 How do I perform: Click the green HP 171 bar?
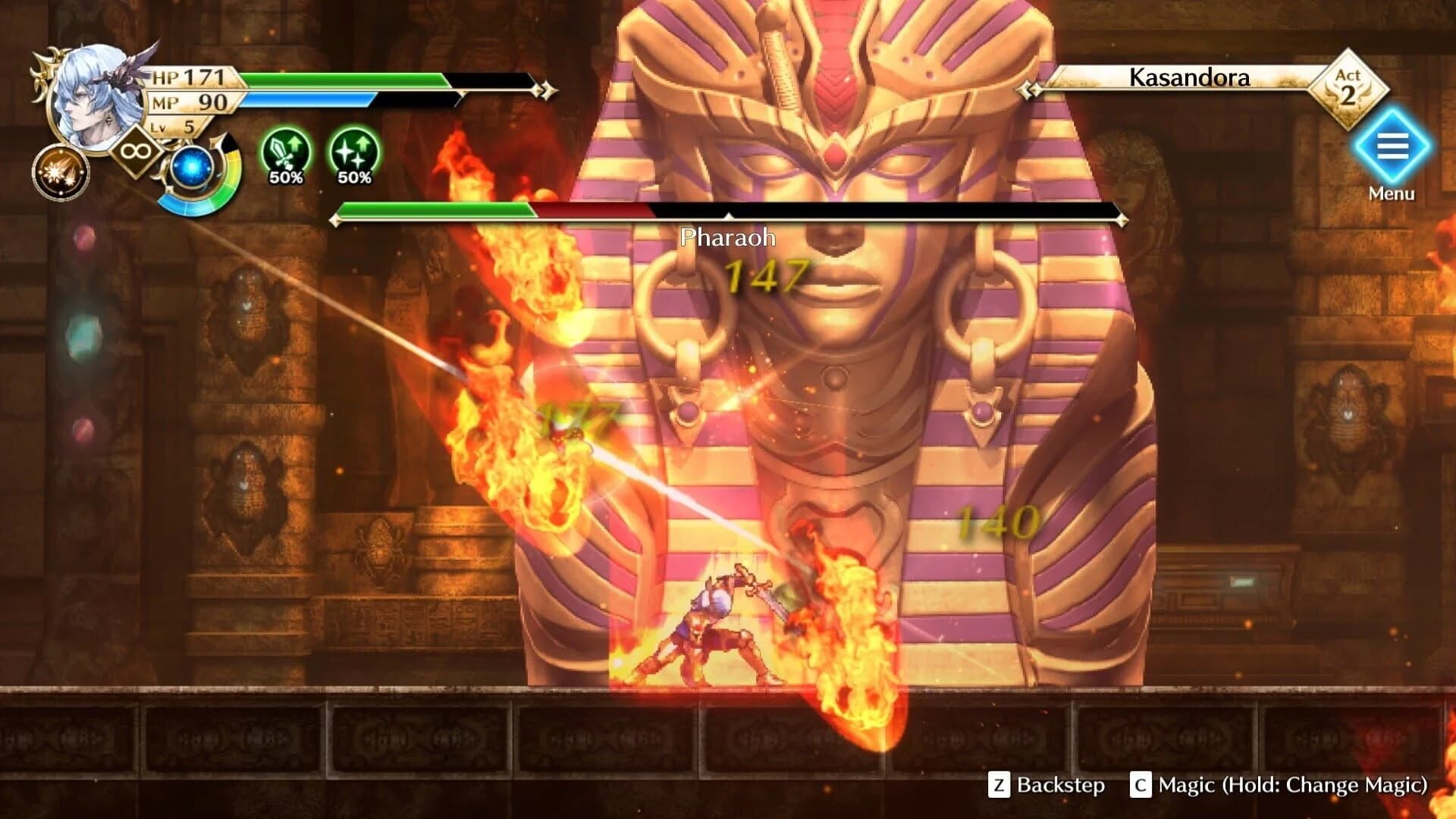(x=341, y=77)
